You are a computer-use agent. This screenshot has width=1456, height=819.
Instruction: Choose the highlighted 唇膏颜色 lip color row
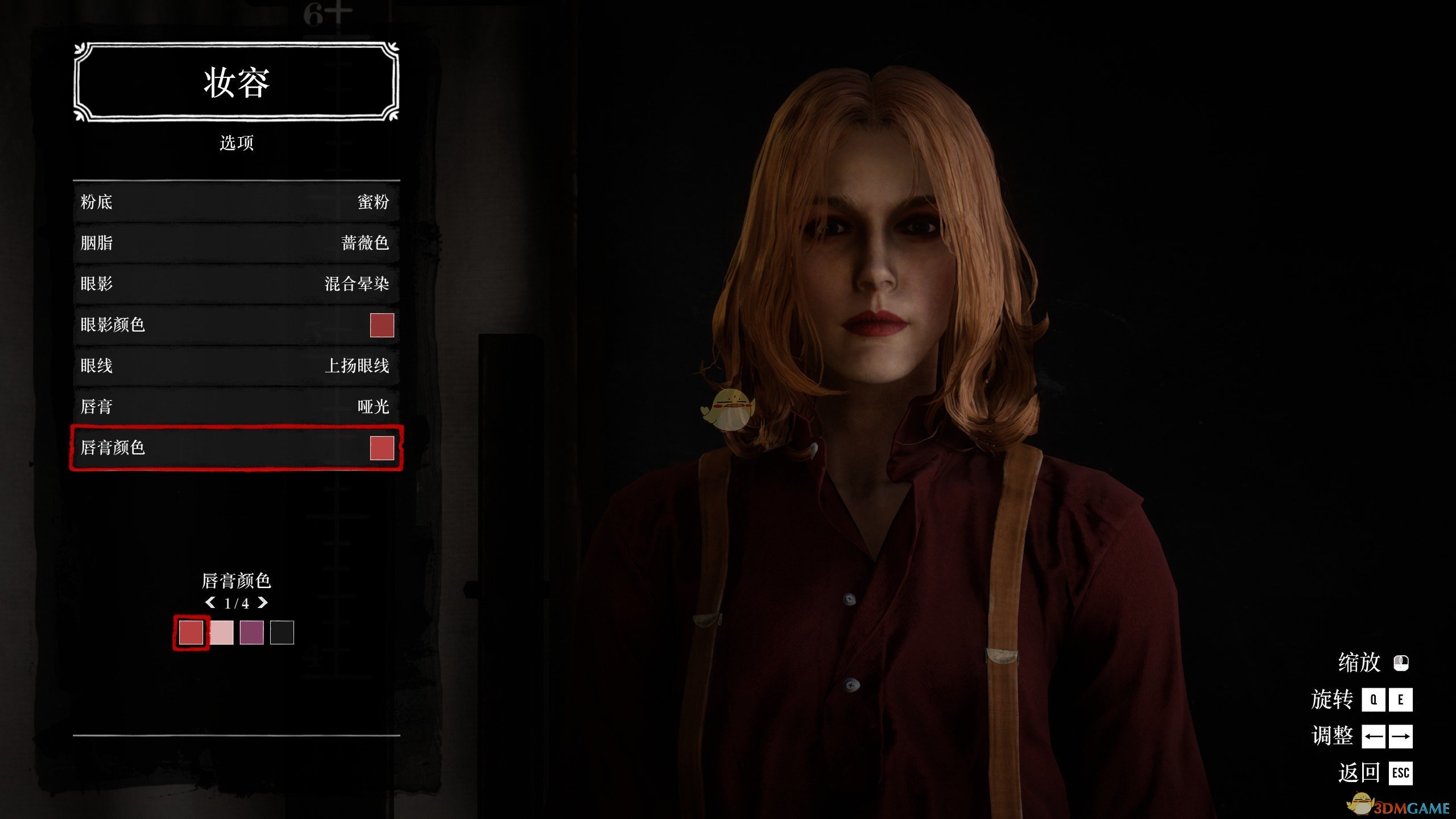point(236,448)
